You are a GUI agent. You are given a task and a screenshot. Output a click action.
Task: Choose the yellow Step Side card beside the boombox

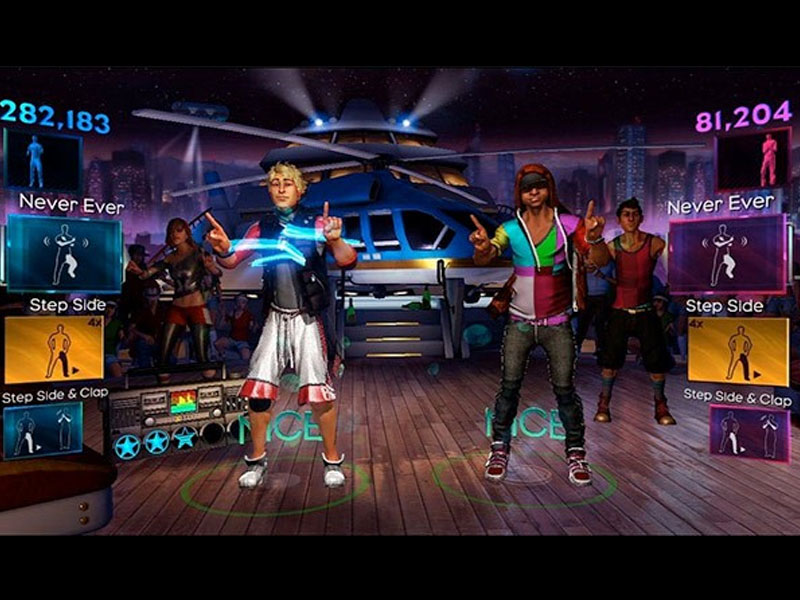point(54,350)
